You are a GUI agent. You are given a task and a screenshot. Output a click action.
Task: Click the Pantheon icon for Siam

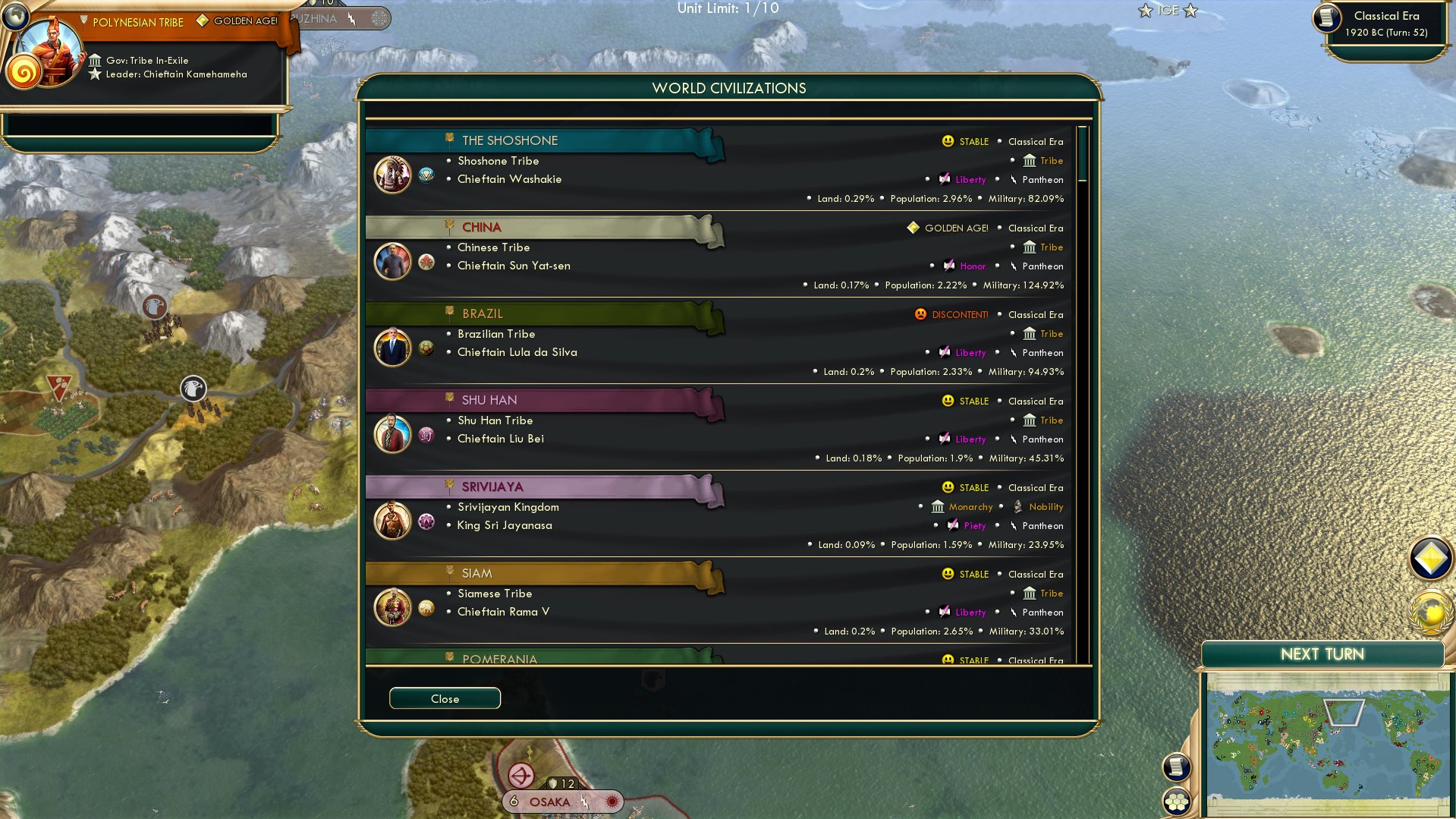1014,612
